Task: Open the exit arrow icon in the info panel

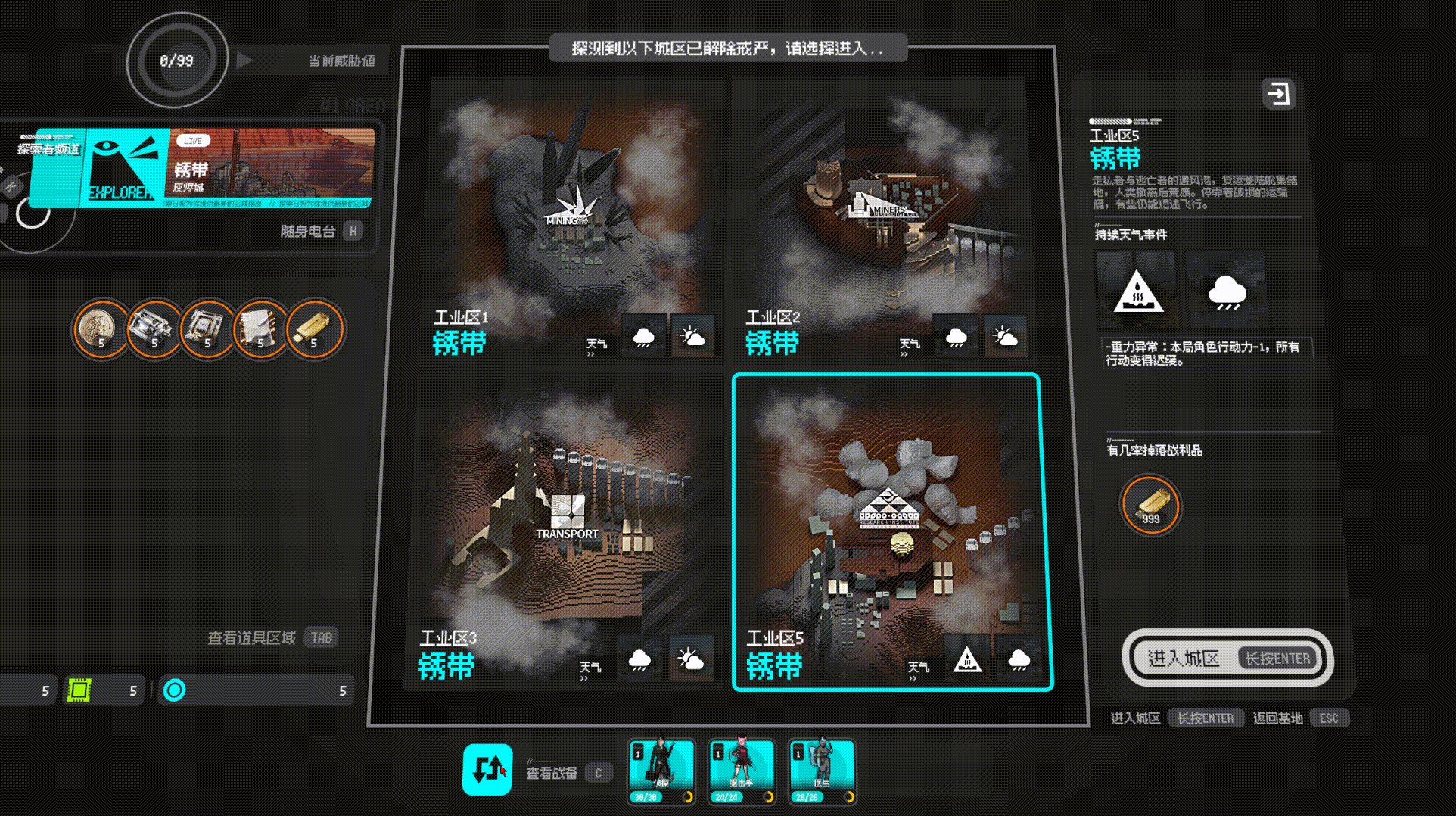Action: [x=1278, y=95]
